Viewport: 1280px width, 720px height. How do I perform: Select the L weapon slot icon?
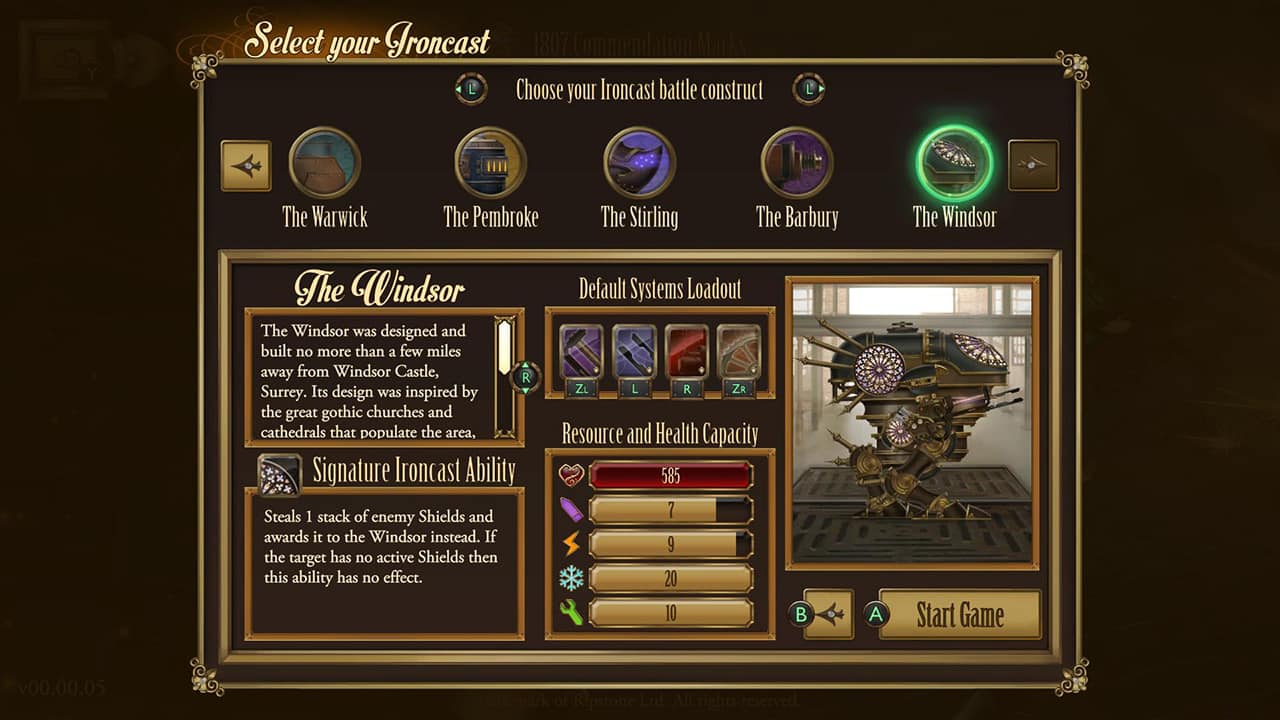635,350
